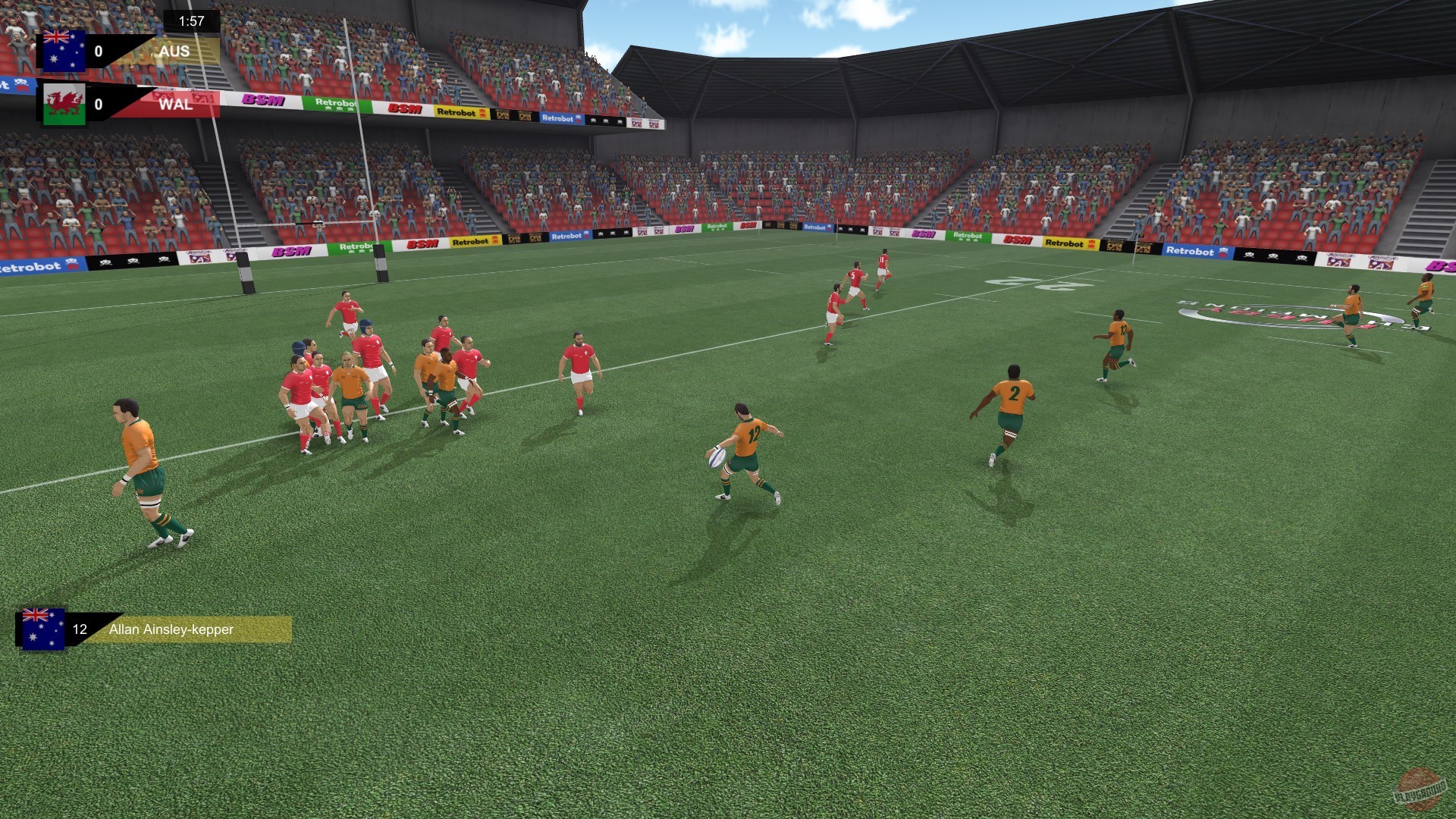
Task: Click the Welsh dragon flag on the scoreboard
Action: (x=64, y=104)
